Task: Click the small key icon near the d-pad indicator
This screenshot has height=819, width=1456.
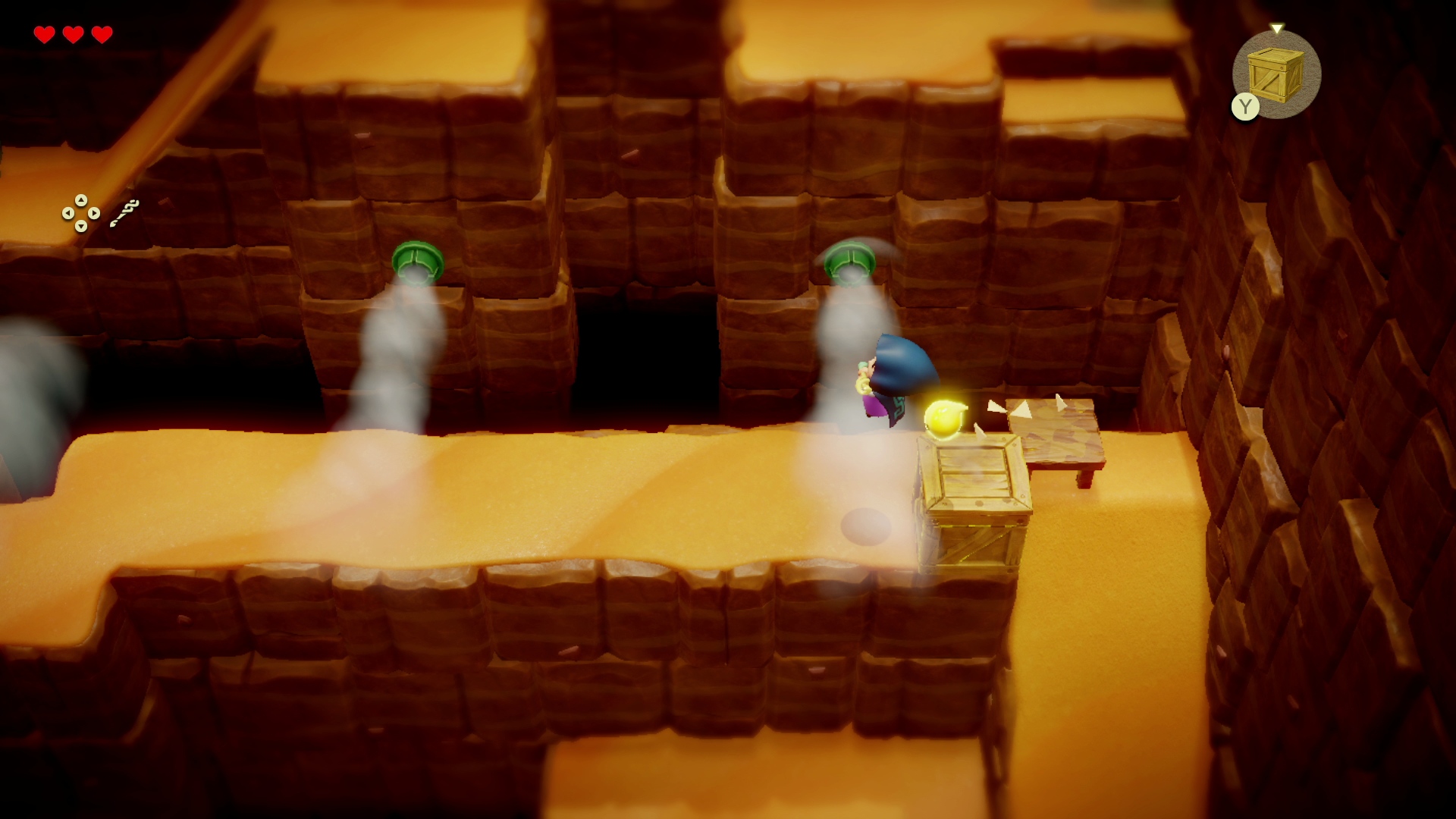Action: (x=124, y=212)
